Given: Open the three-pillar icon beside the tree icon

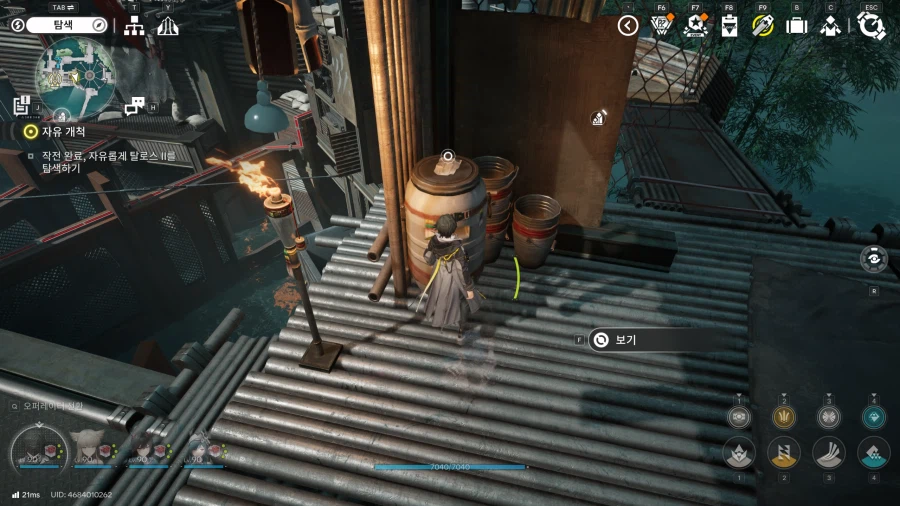Looking at the screenshot, I should (x=168, y=25).
